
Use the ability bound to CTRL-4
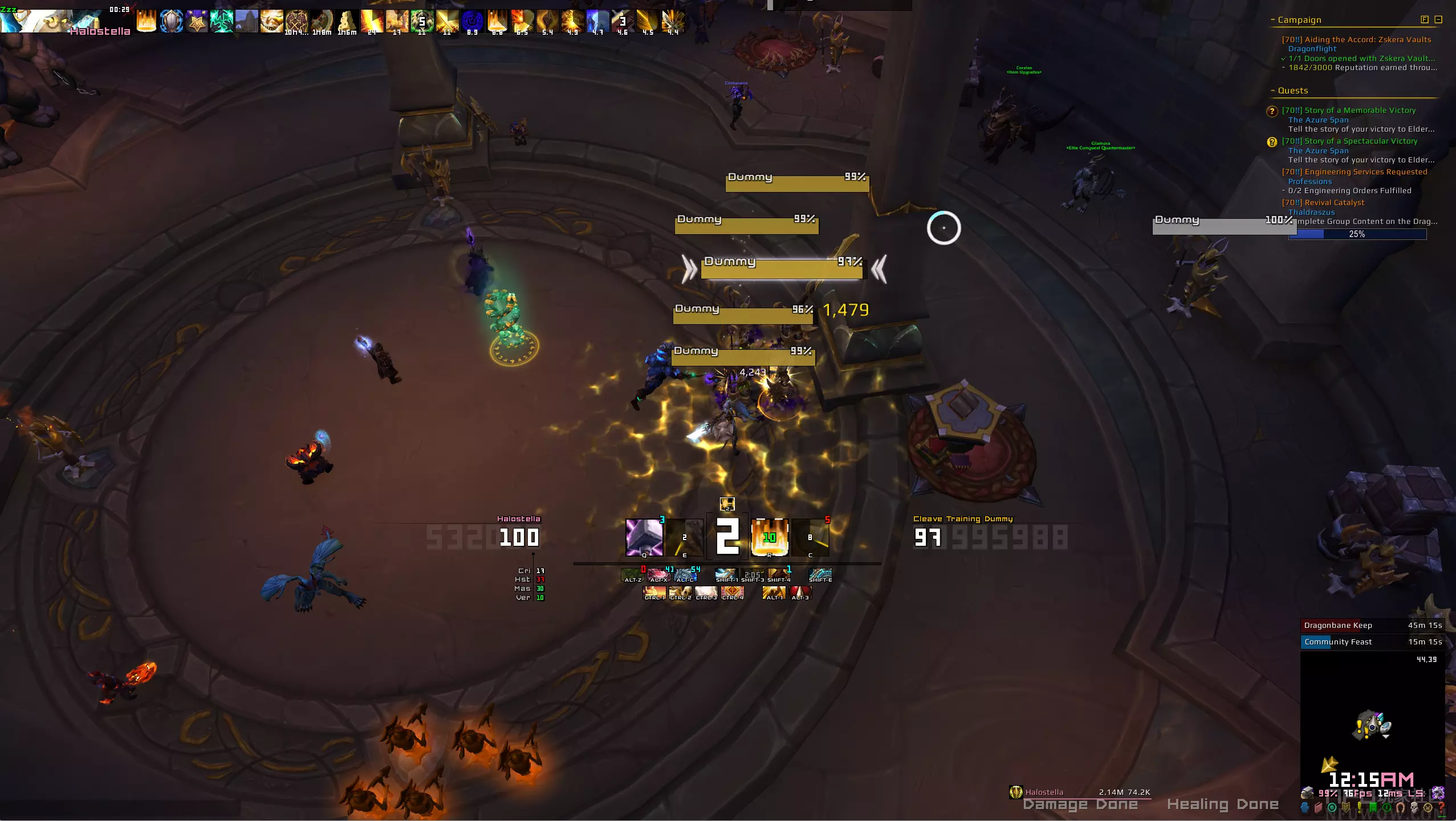click(733, 593)
